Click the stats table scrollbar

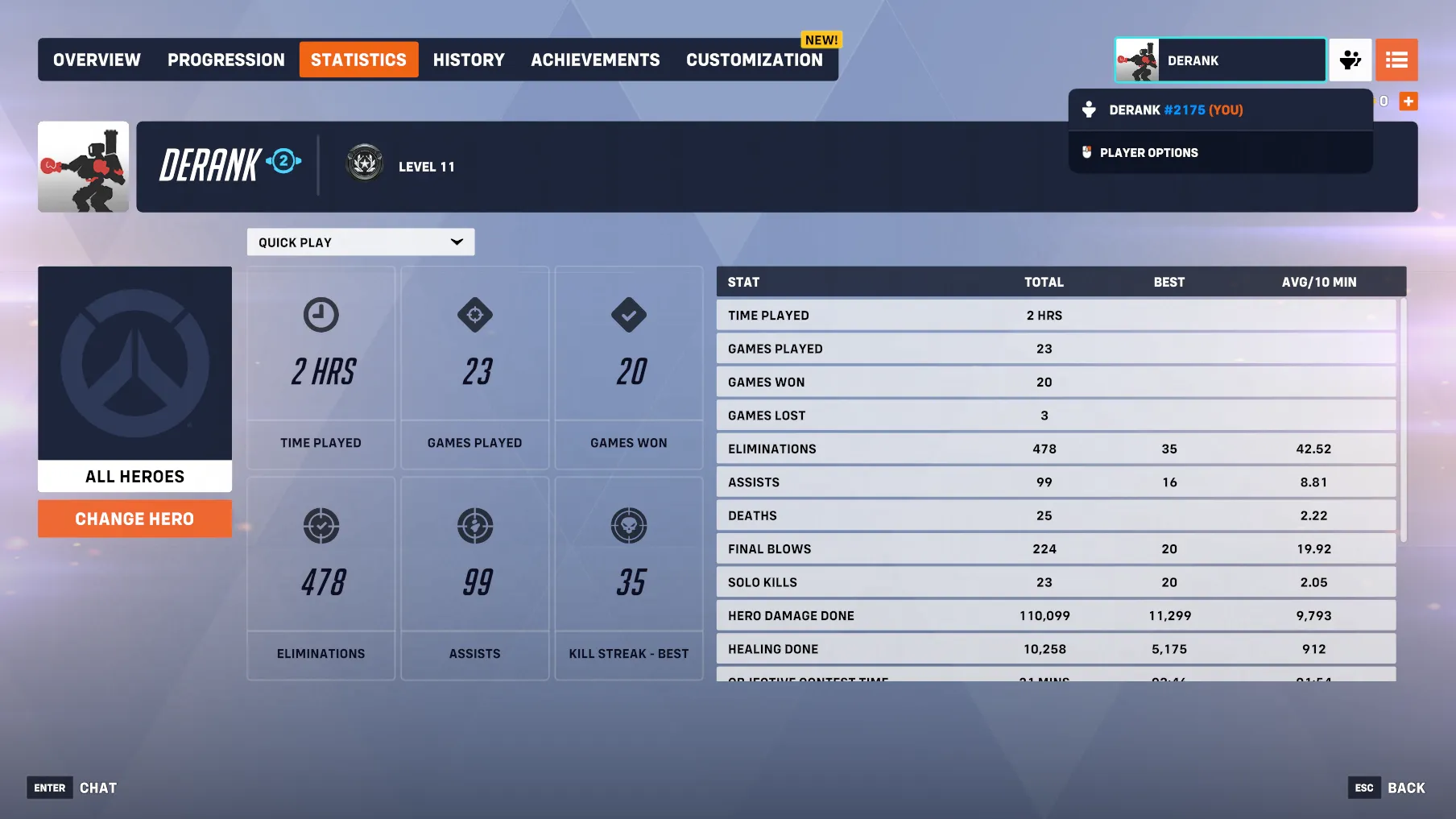[1403, 419]
